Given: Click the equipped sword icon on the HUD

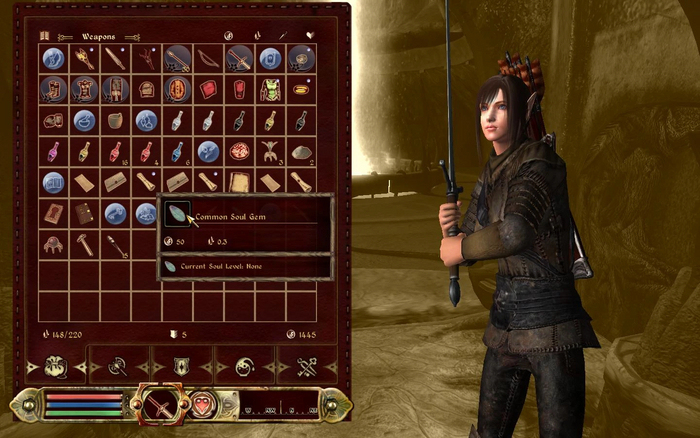Looking at the screenshot, I should click(x=159, y=404).
